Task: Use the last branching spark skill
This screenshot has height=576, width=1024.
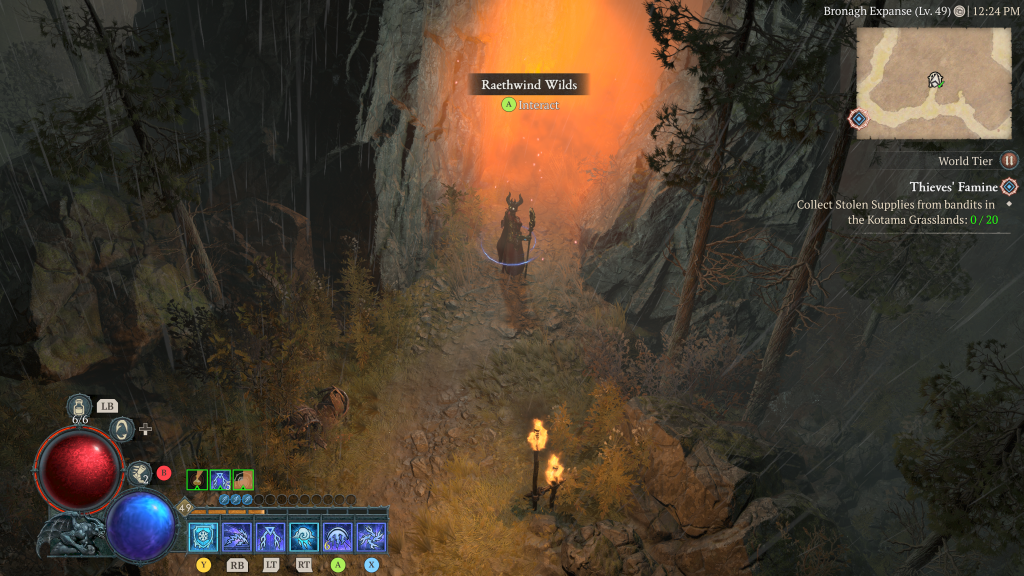Action: pyautogui.click(x=371, y=537)
